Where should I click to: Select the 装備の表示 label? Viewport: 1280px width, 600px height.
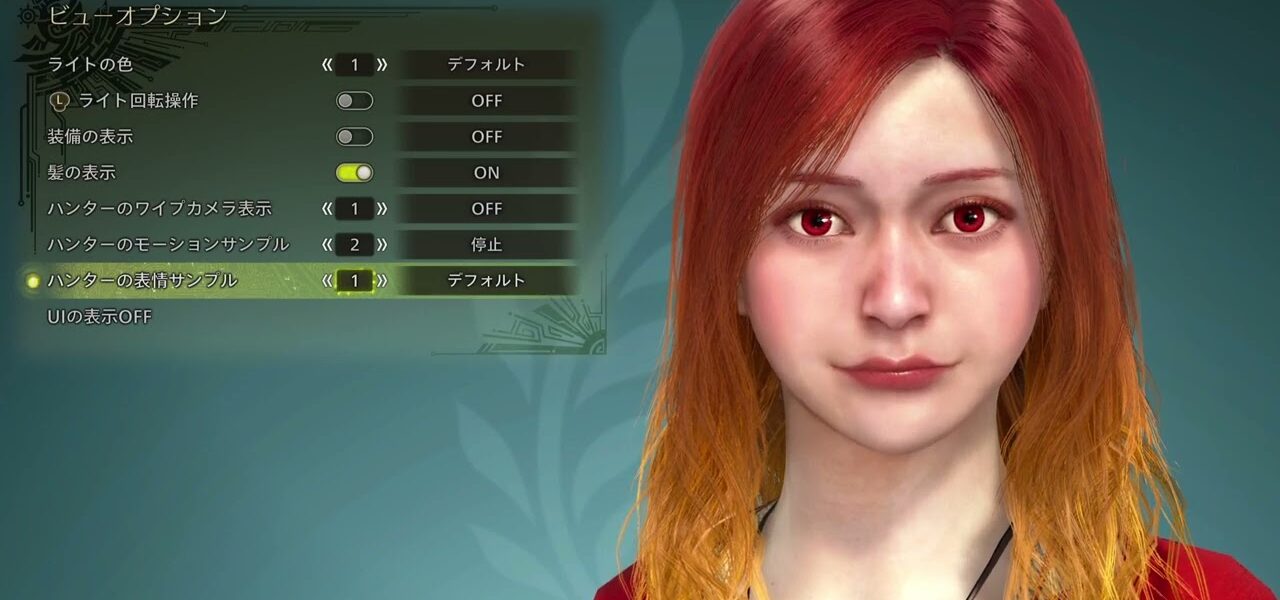tap(90, 137)
